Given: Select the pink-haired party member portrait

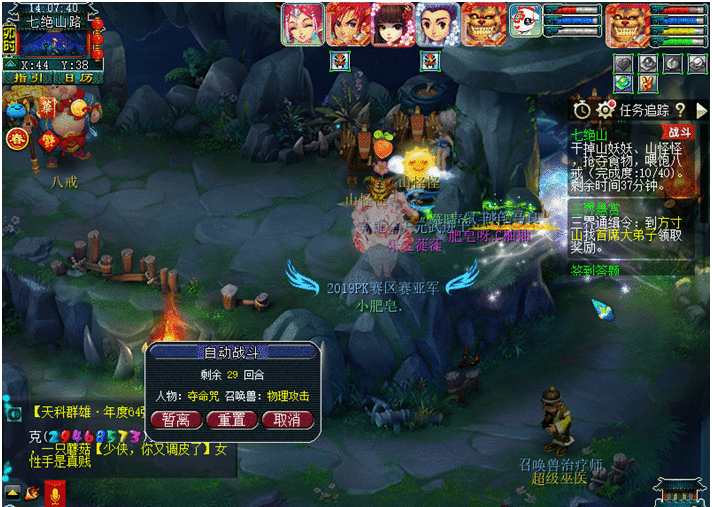Looking at the screenshot, I should tap(302, 24).
